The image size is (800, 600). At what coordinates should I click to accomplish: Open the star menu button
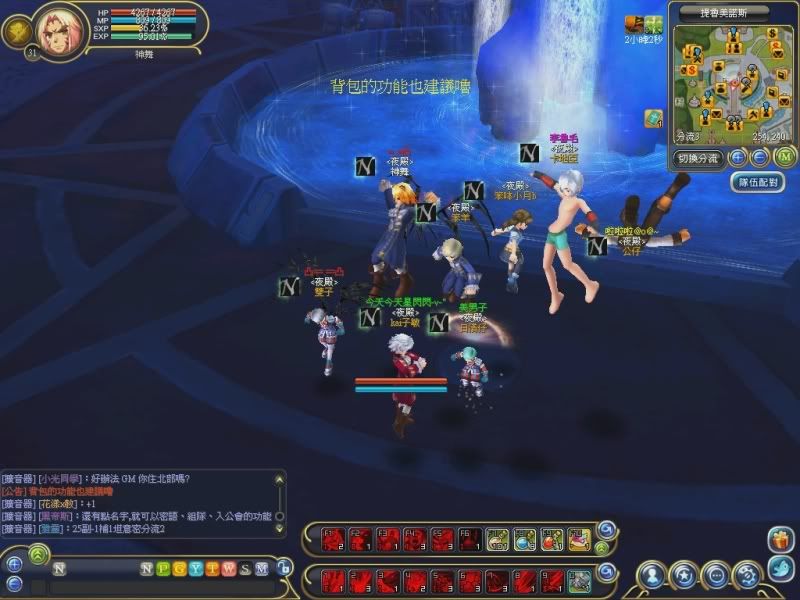click(683, 575)
